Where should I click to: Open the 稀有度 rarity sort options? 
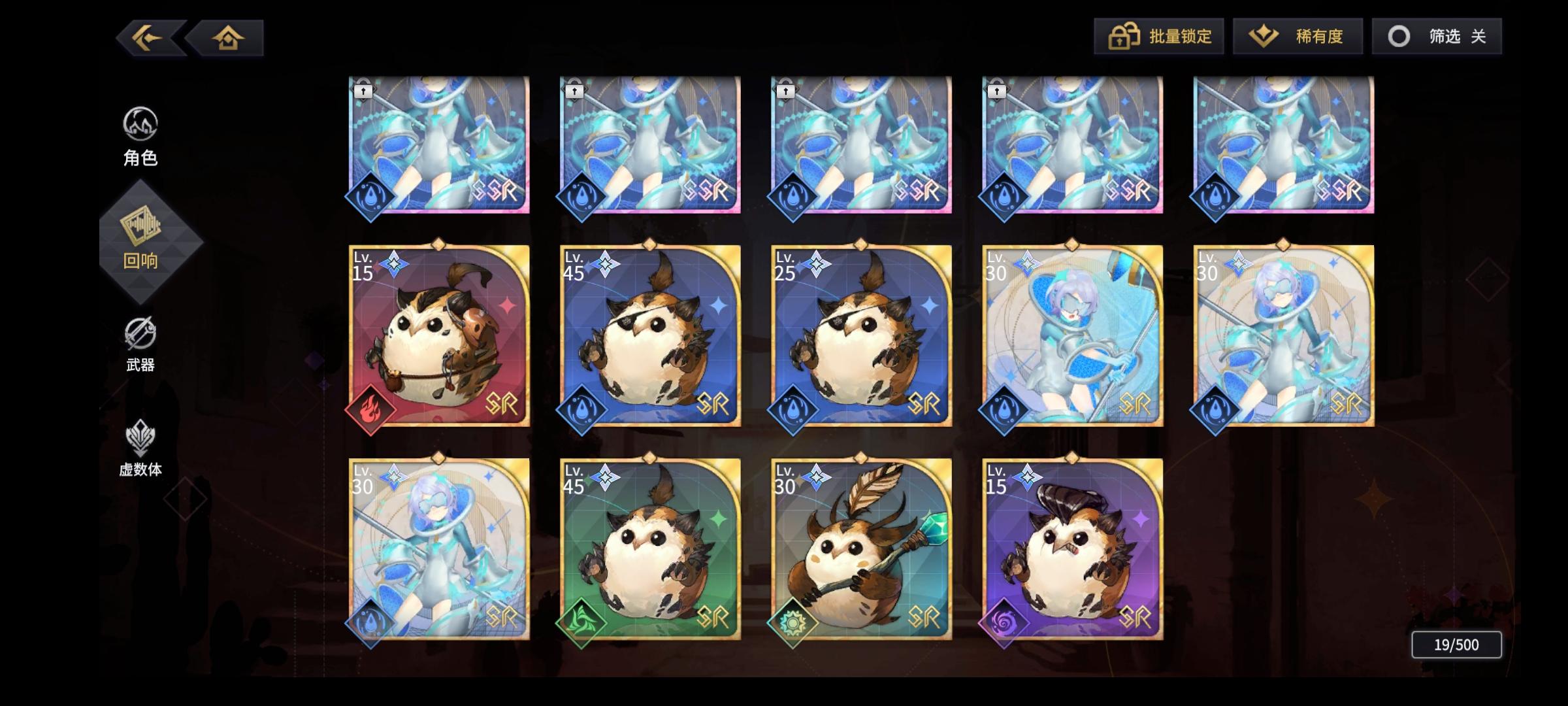1298,36
